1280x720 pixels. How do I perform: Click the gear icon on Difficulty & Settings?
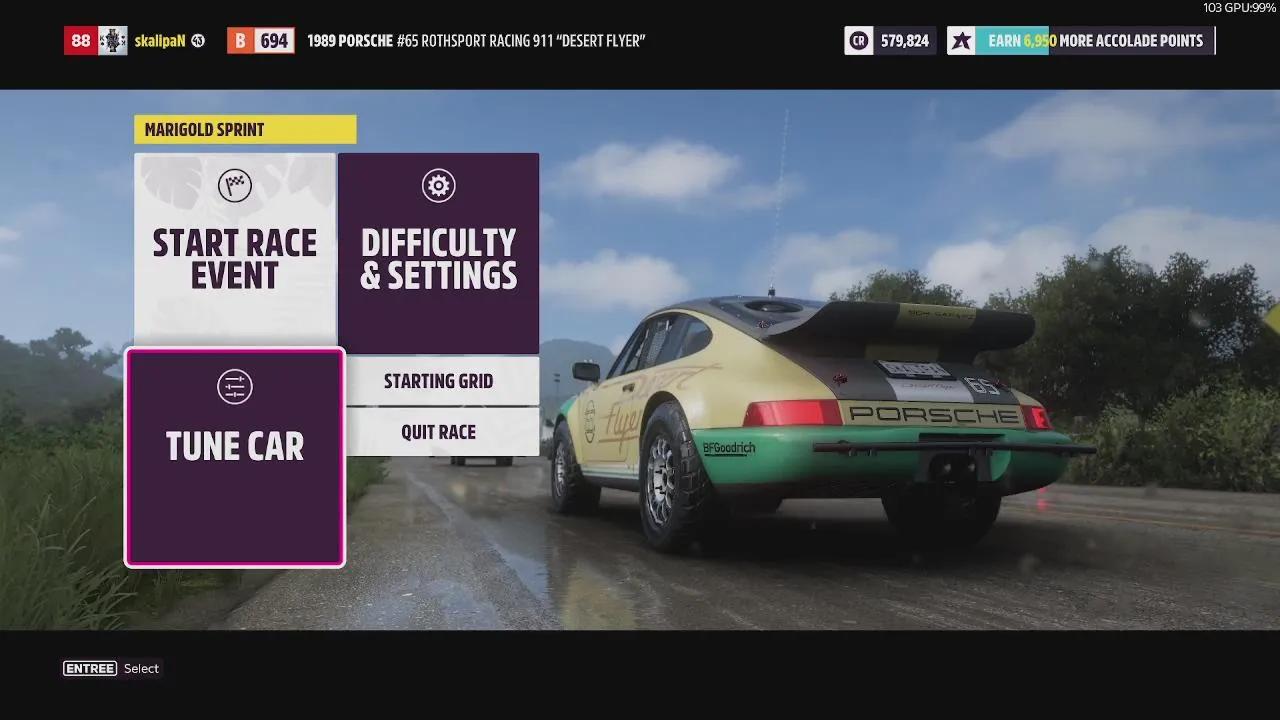pyautogui.click(x=438, y=185)
